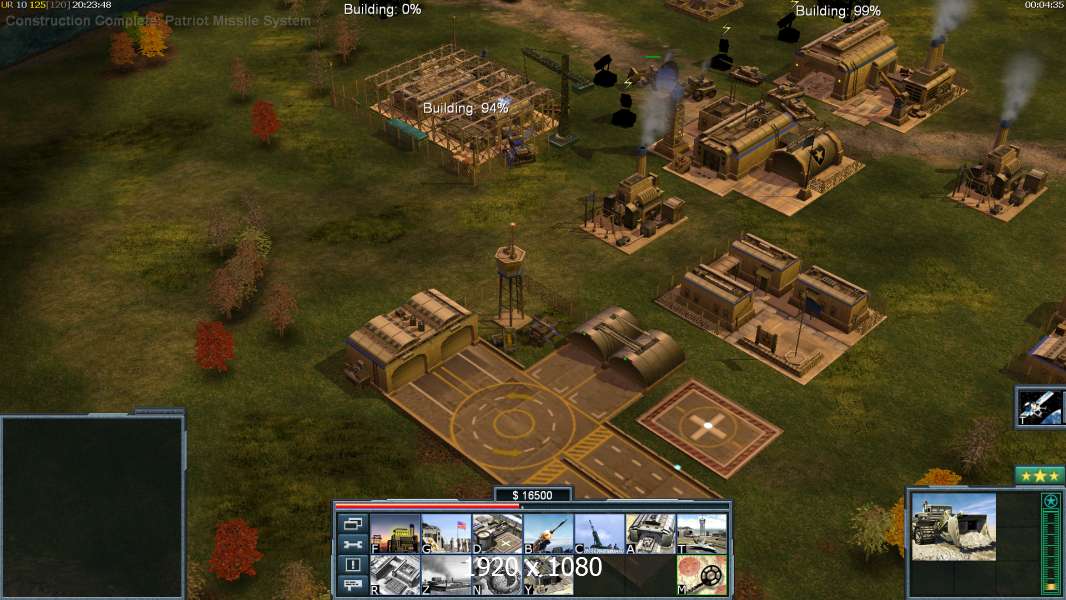This screenshot has width=1066, height=600.
Task: Activate the mine detector command (M)
Action: click(701, 575)
